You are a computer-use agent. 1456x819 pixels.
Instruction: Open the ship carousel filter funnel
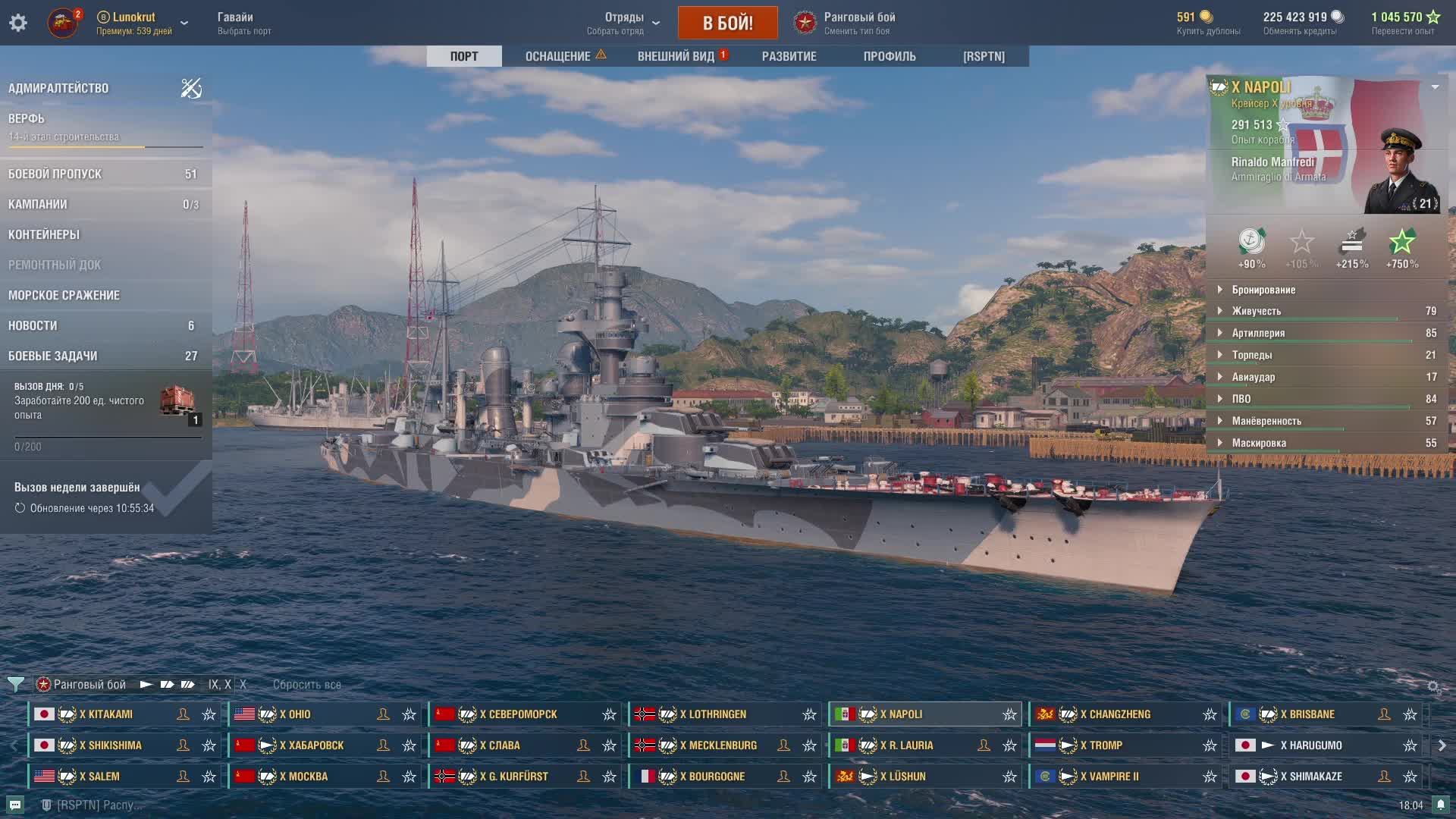click(x=15, y=685)
